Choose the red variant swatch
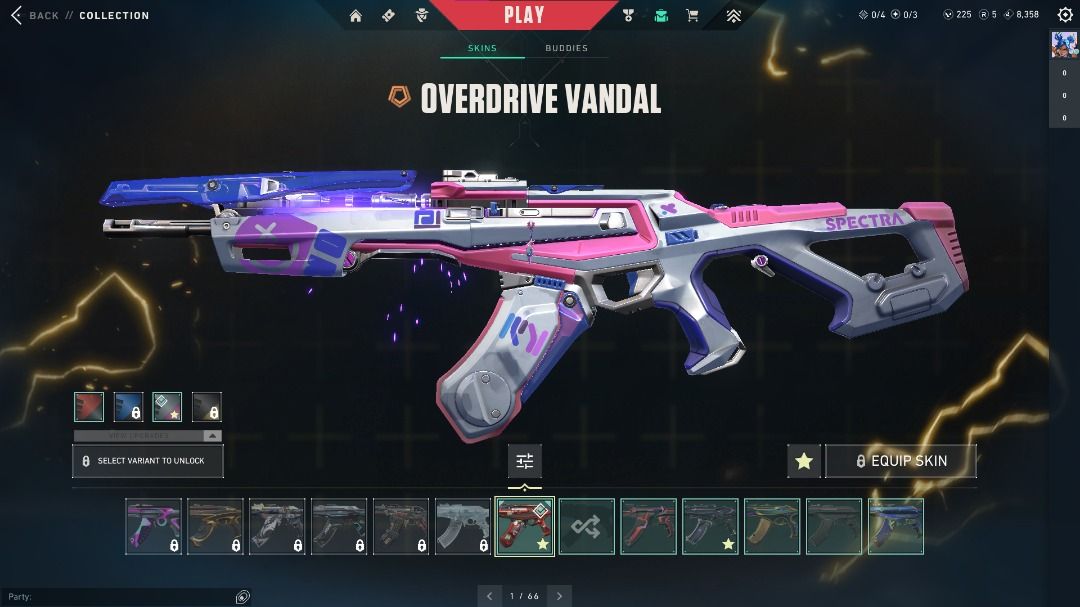1080x607 pixels. coord(89,407)
